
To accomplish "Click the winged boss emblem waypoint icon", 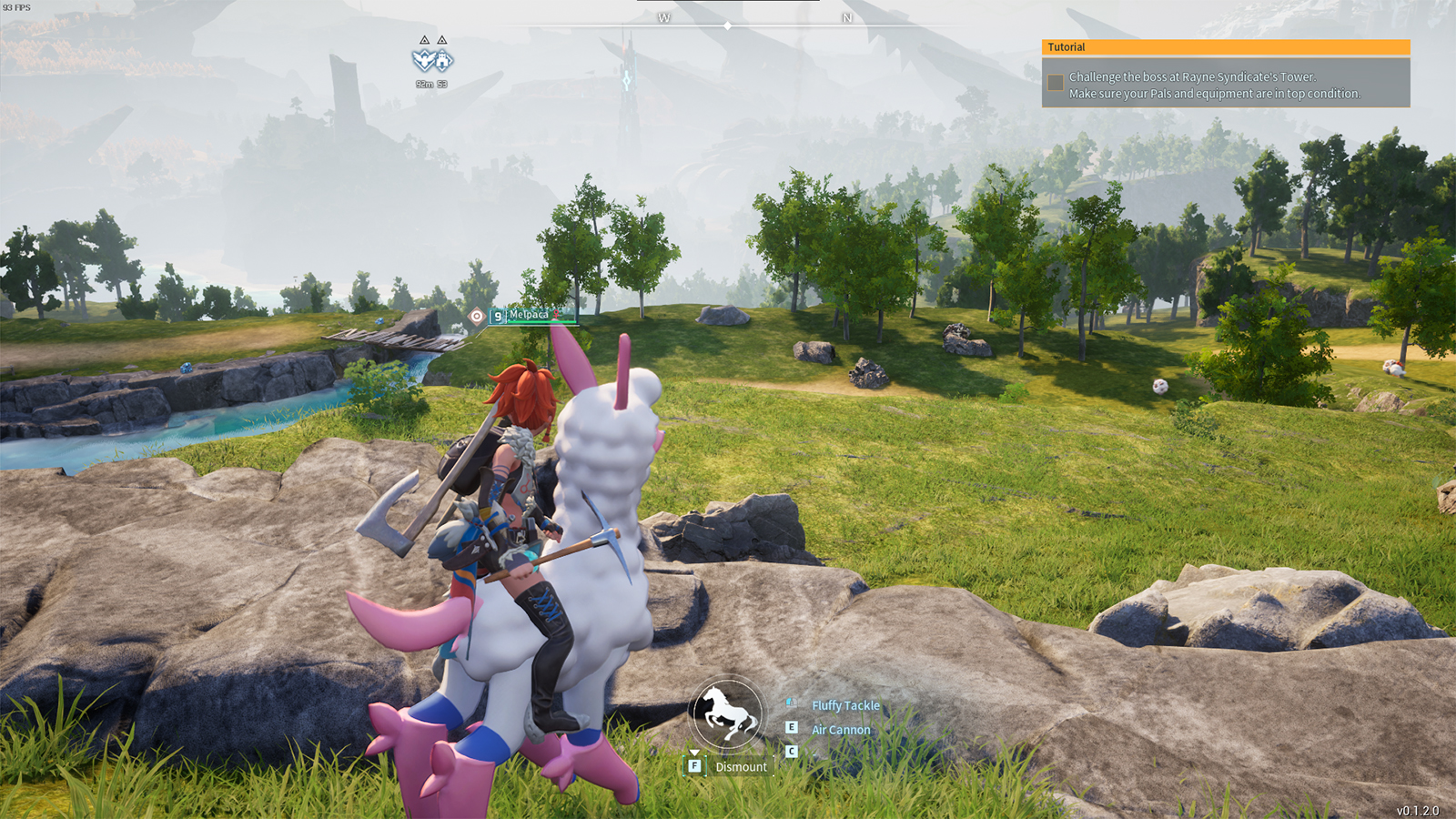I will 425,61.
